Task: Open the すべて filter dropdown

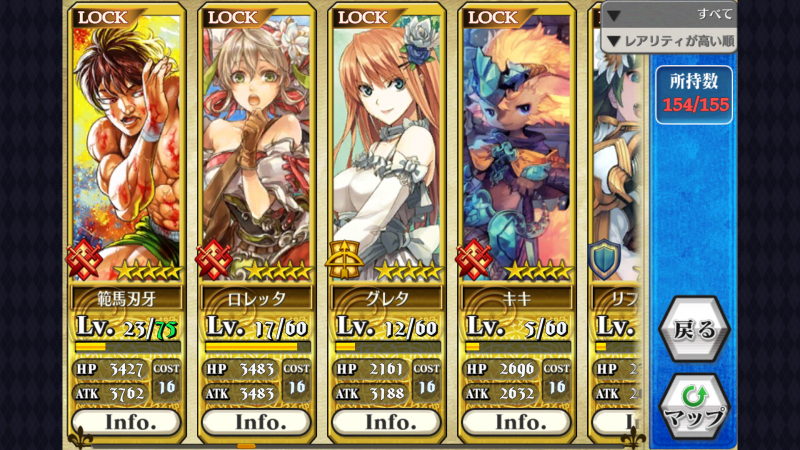Action: pyautogui.click(x=668, y=14)
